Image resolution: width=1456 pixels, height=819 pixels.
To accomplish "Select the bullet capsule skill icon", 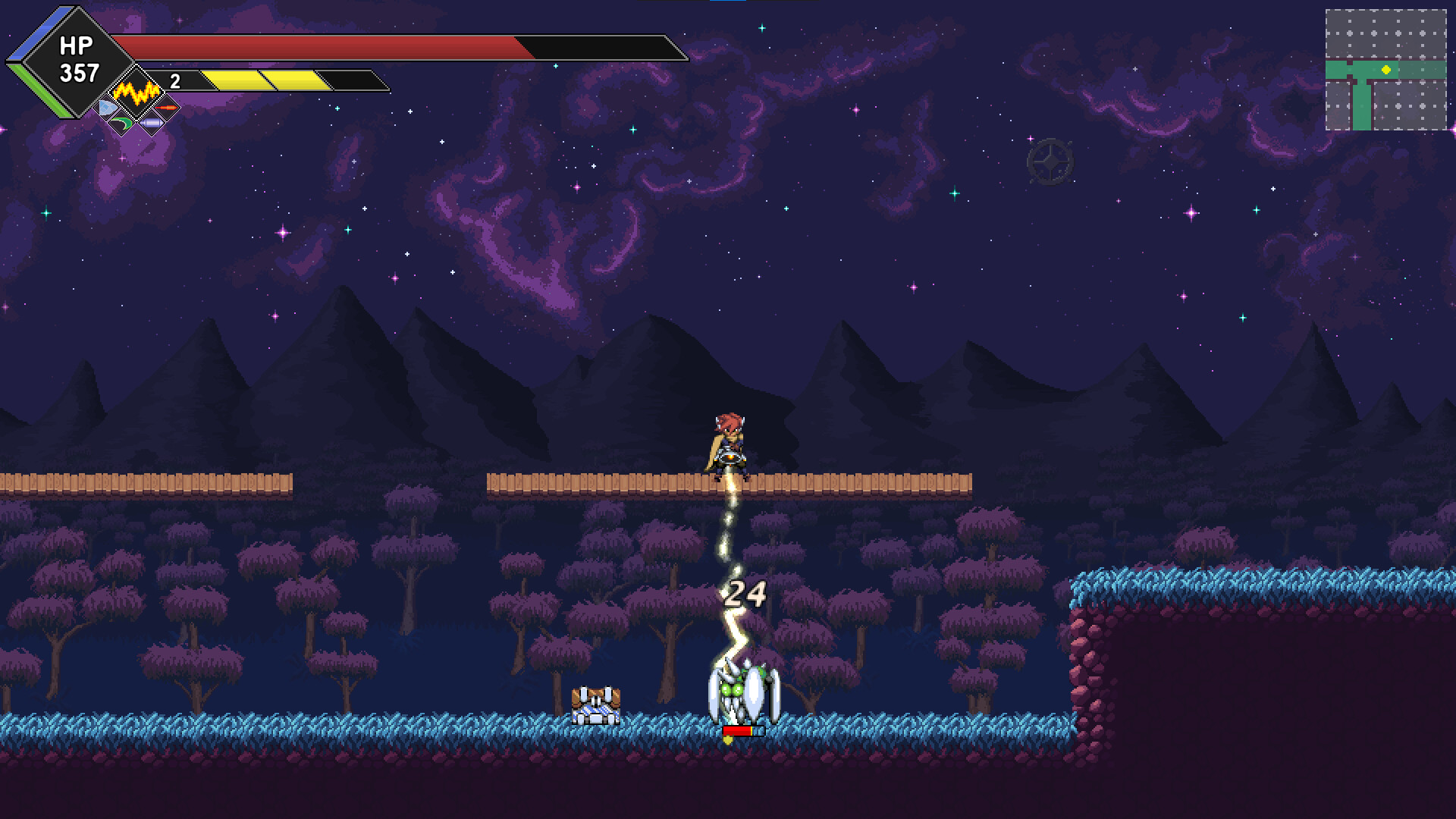I will point(151,126).
